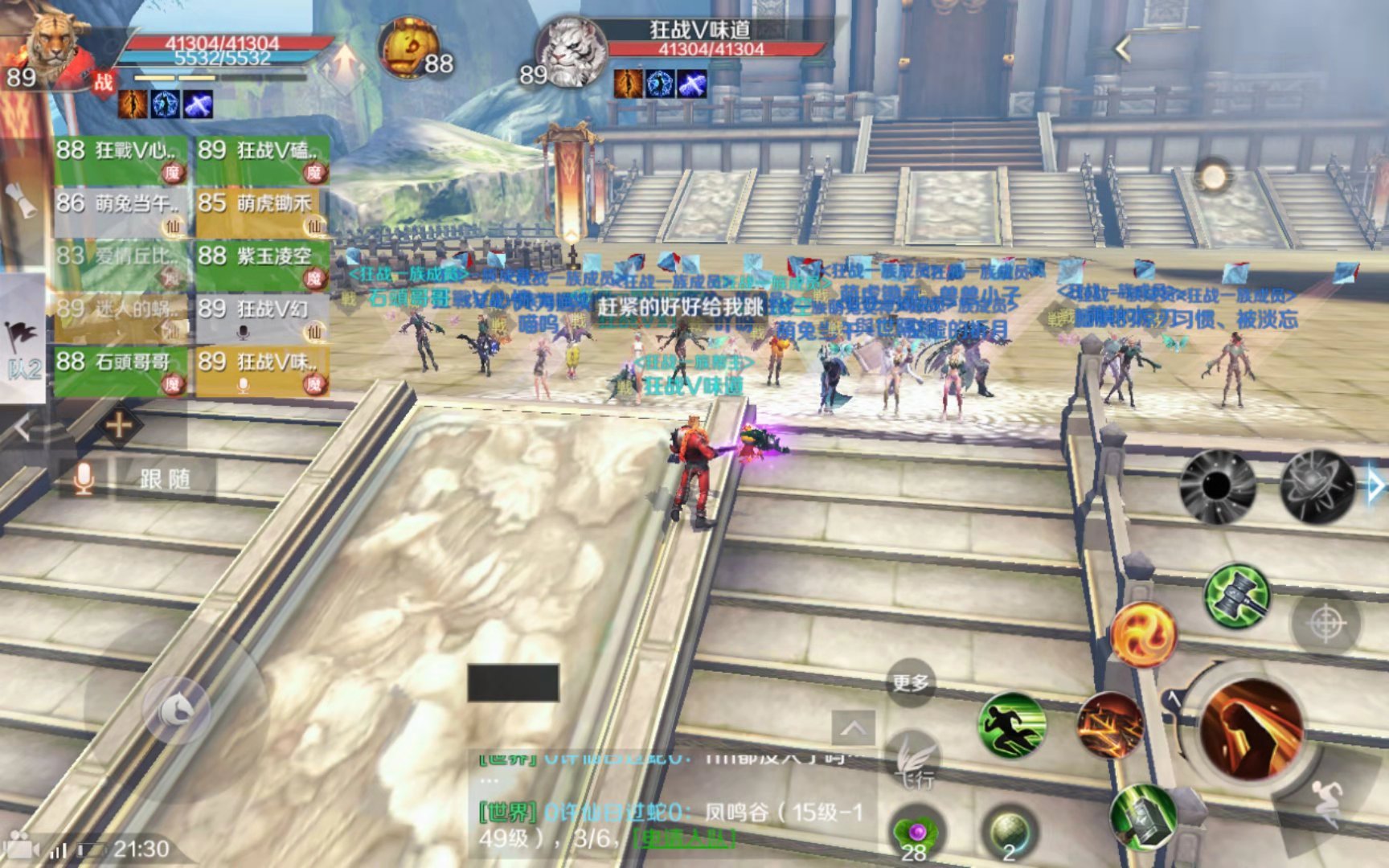1389x868 pixels.
Task: Toggle the voice microphone button
Action: pos(83,479)
